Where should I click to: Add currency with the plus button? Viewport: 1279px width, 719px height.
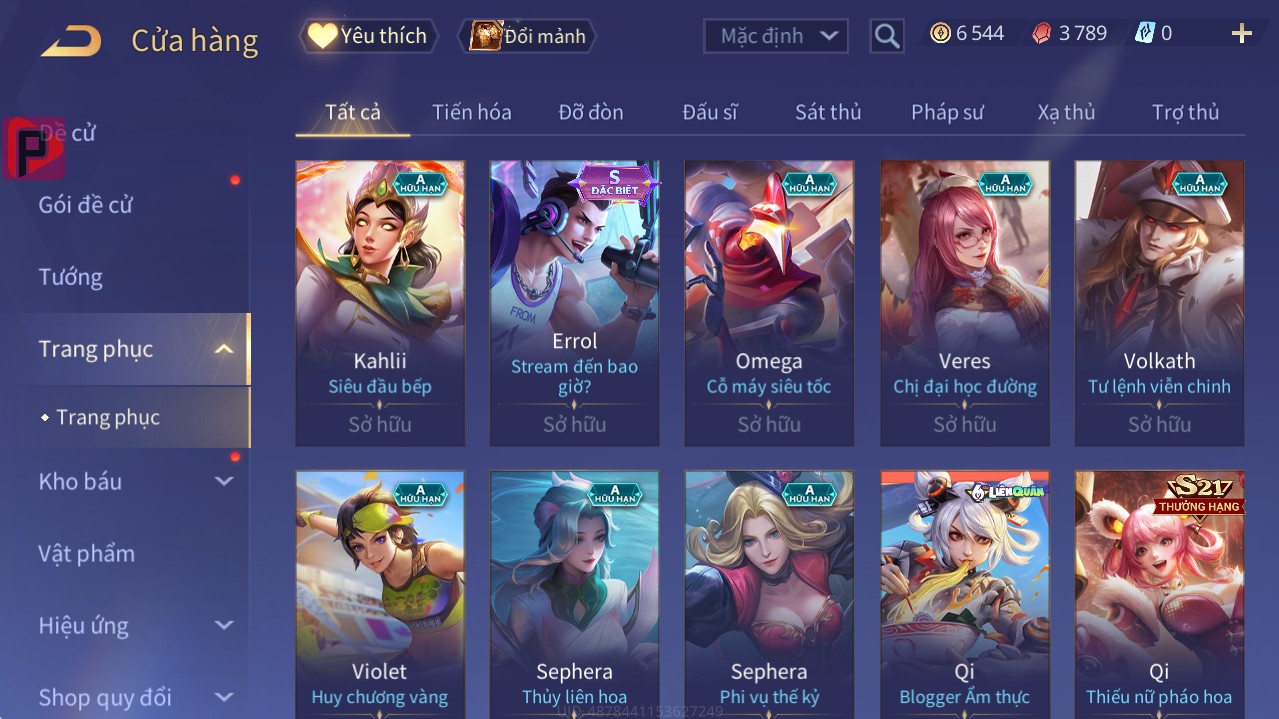point(1241,34)
